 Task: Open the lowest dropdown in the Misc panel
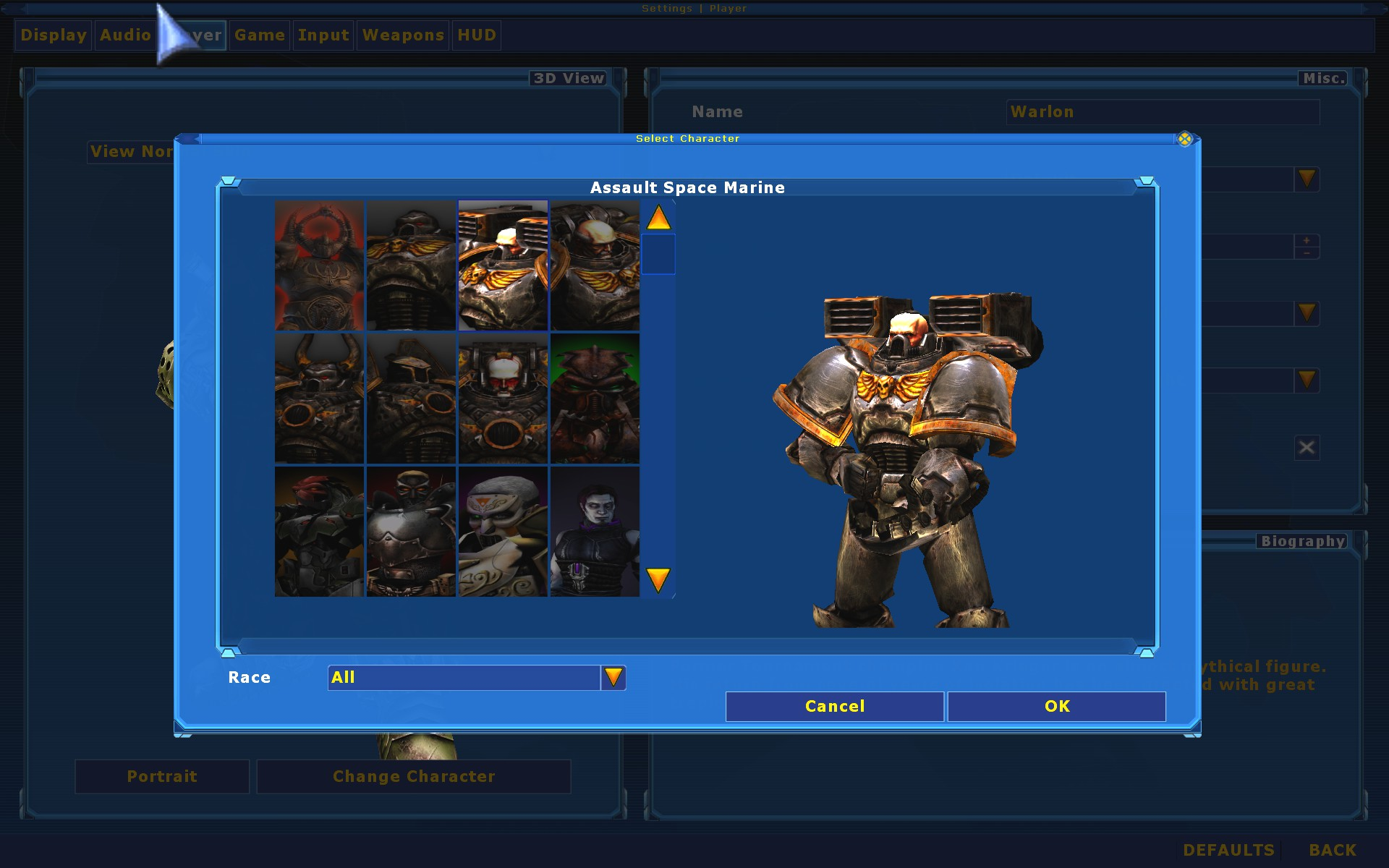pyautogui.click(x=1306, y=380)
